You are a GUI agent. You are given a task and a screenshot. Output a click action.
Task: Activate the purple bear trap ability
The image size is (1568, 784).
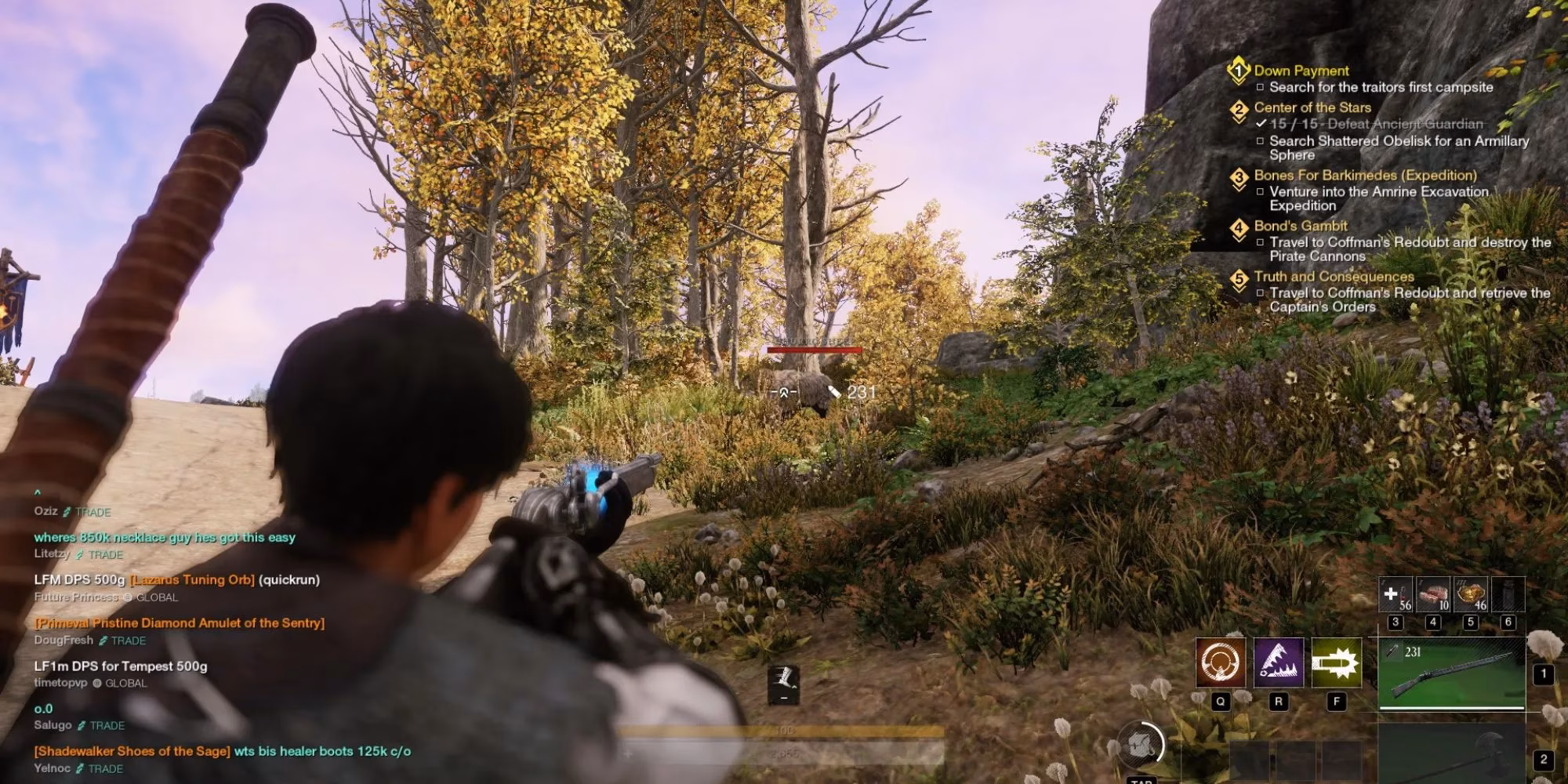pyautogui.click(x=1278, y=662)
